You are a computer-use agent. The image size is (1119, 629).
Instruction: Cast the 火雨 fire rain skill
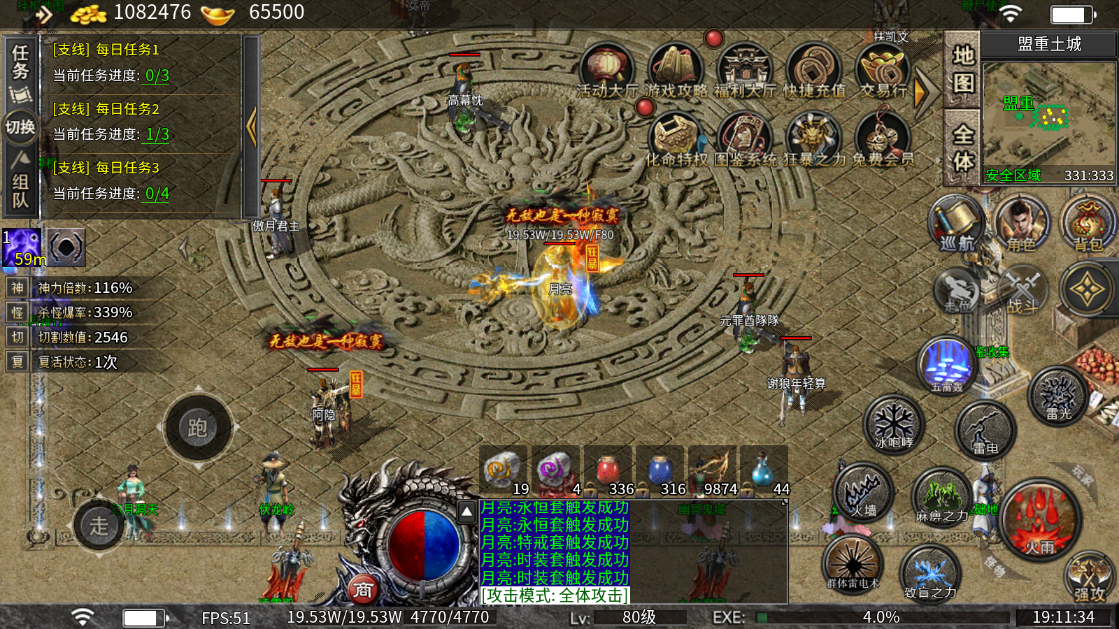coord(1040,520)
